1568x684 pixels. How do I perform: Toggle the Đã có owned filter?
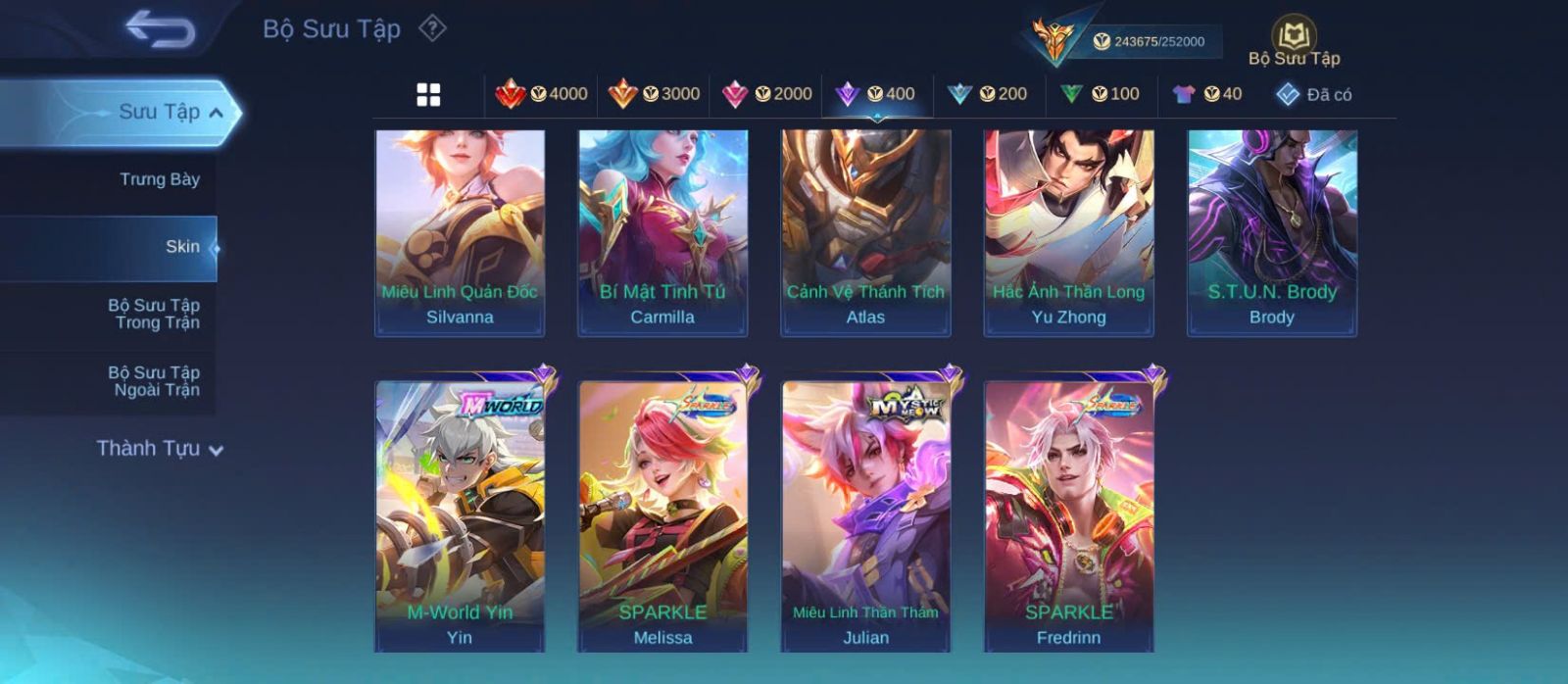(1314, 94)
